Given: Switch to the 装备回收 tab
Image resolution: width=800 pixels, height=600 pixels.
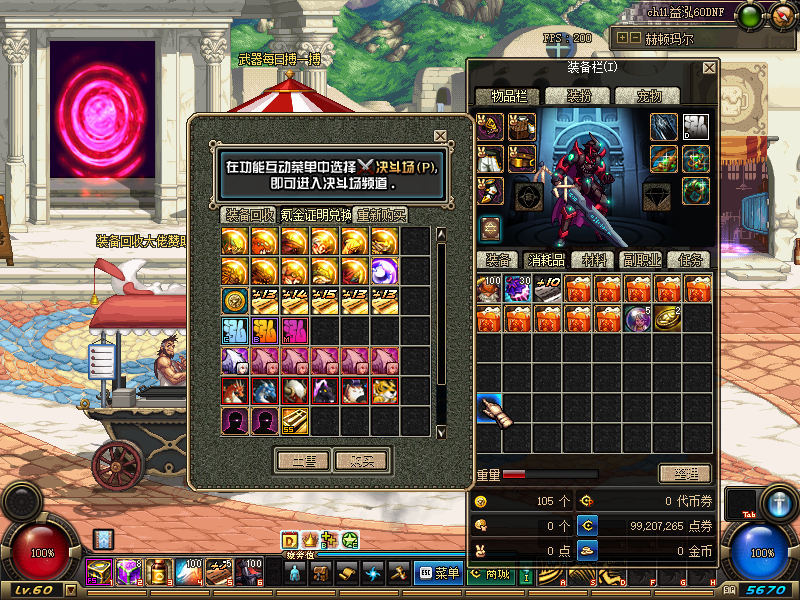Looking at the screenshot, I should [249, 215].
